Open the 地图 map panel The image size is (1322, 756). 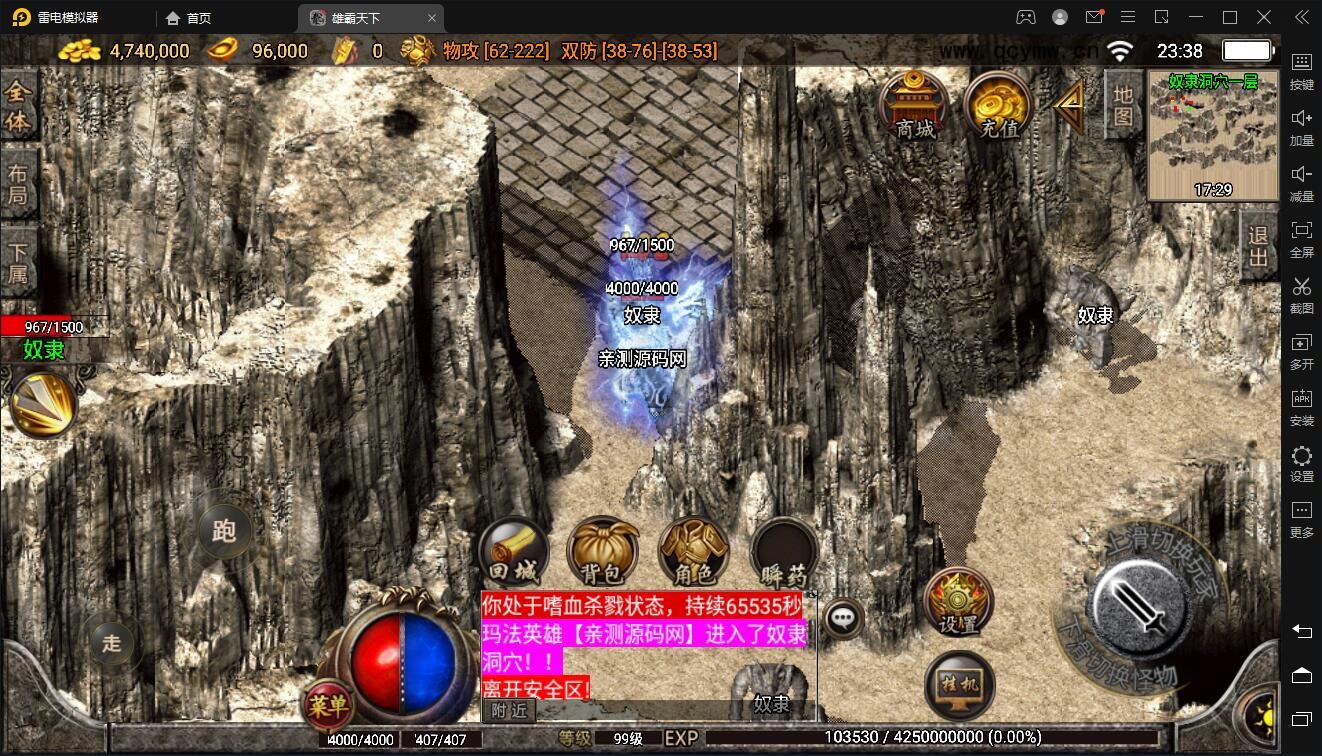tap(1123, 105)
